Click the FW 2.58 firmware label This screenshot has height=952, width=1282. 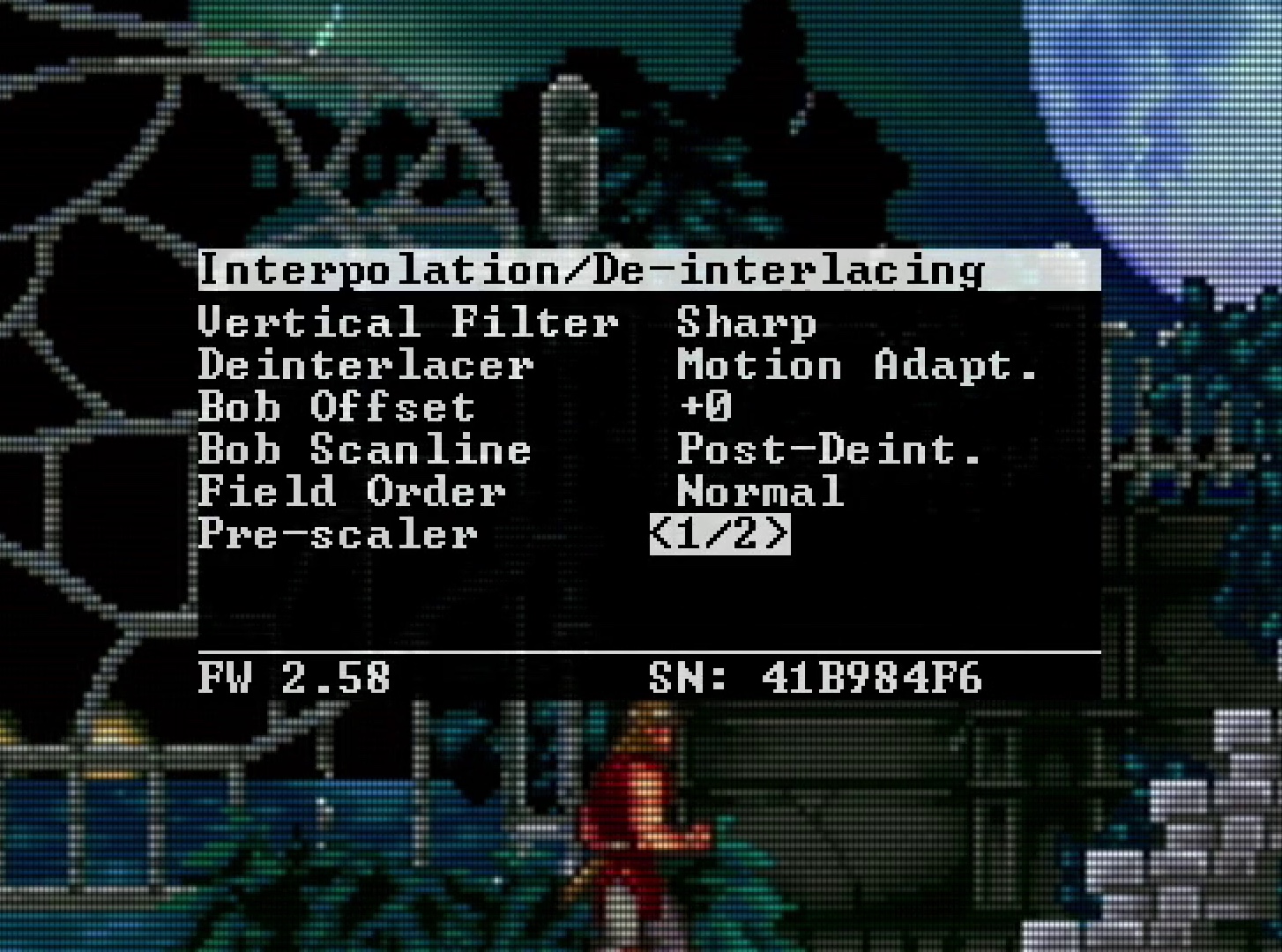click(294, 678)
